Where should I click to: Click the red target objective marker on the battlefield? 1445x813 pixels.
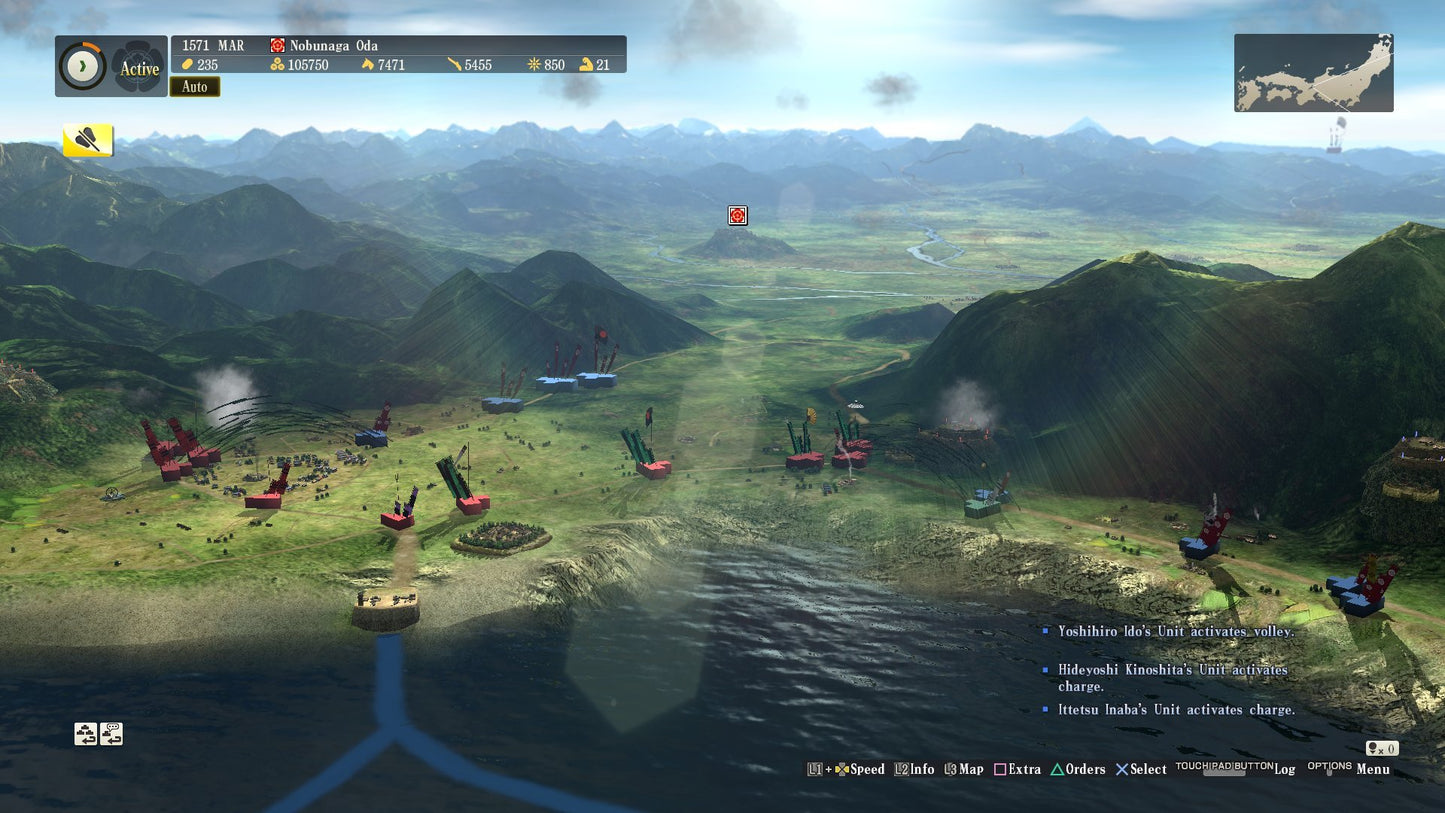(737, 215)
